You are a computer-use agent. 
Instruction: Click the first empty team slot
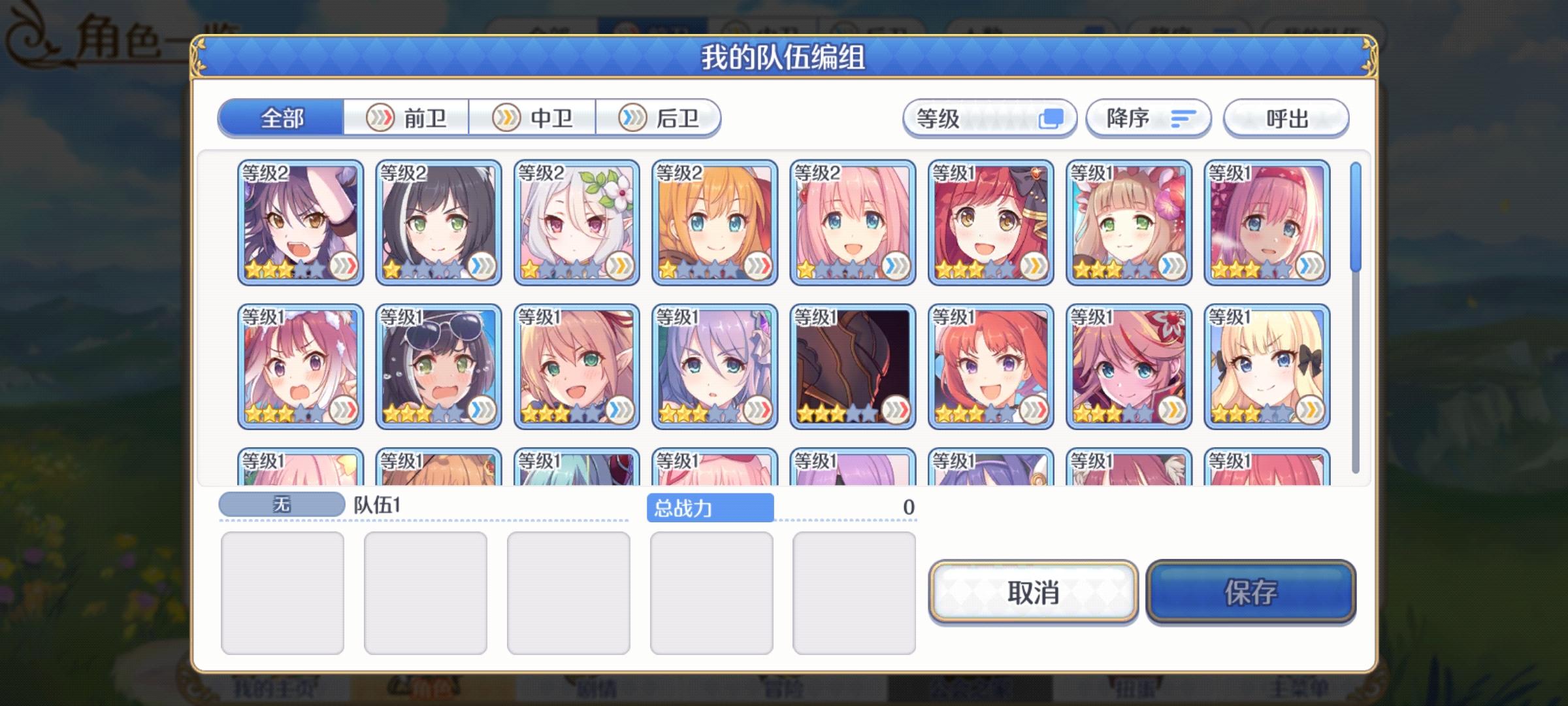click(x=284, y=592)
